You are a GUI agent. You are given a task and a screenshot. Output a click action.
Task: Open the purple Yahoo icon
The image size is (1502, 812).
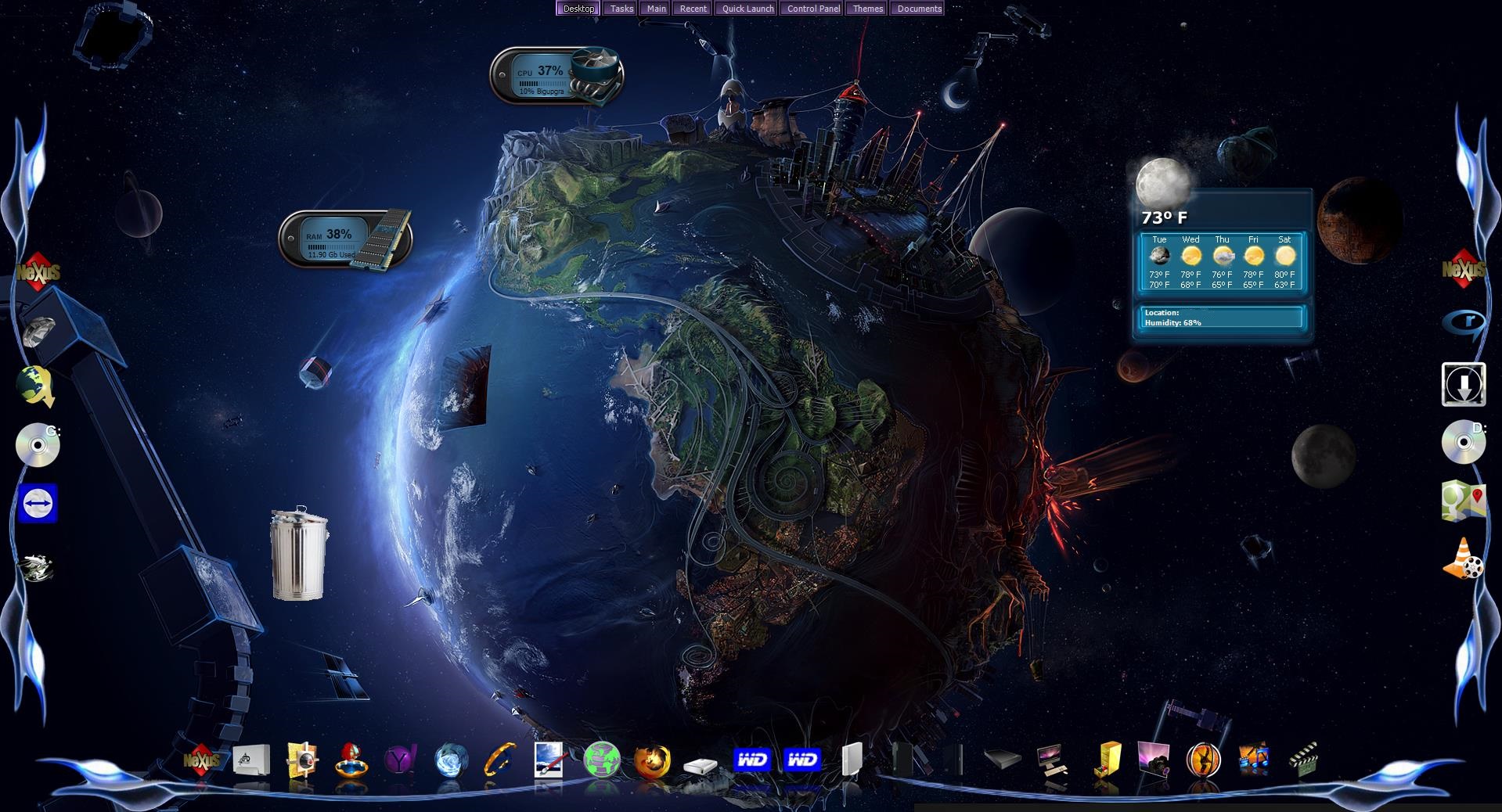(x=402, y=760)
